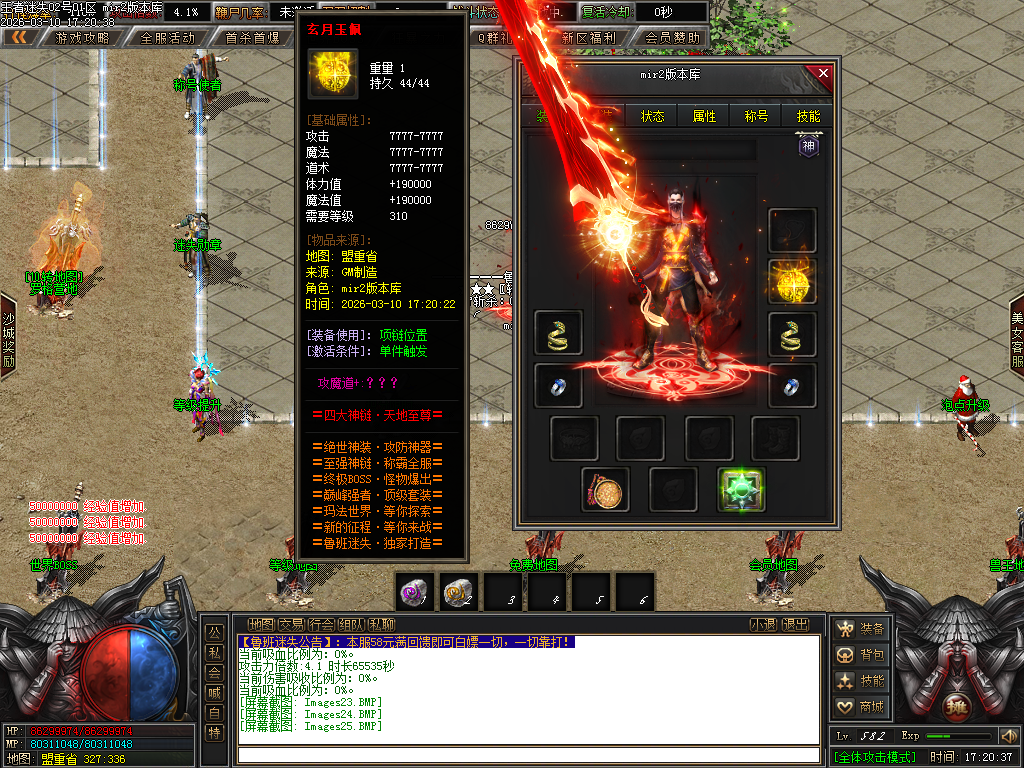Open the 背包 bag button
1024x768 pixels.
coord(861,655)
